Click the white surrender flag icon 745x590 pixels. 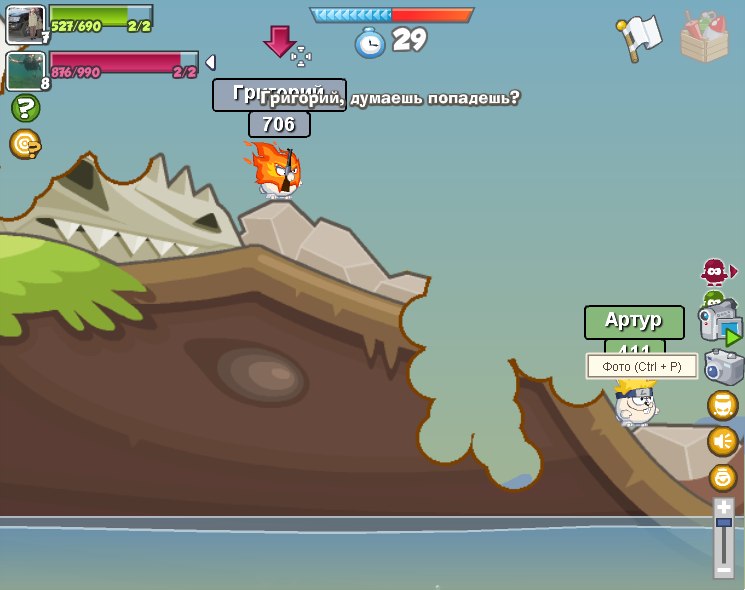click(x=639, y=36)
